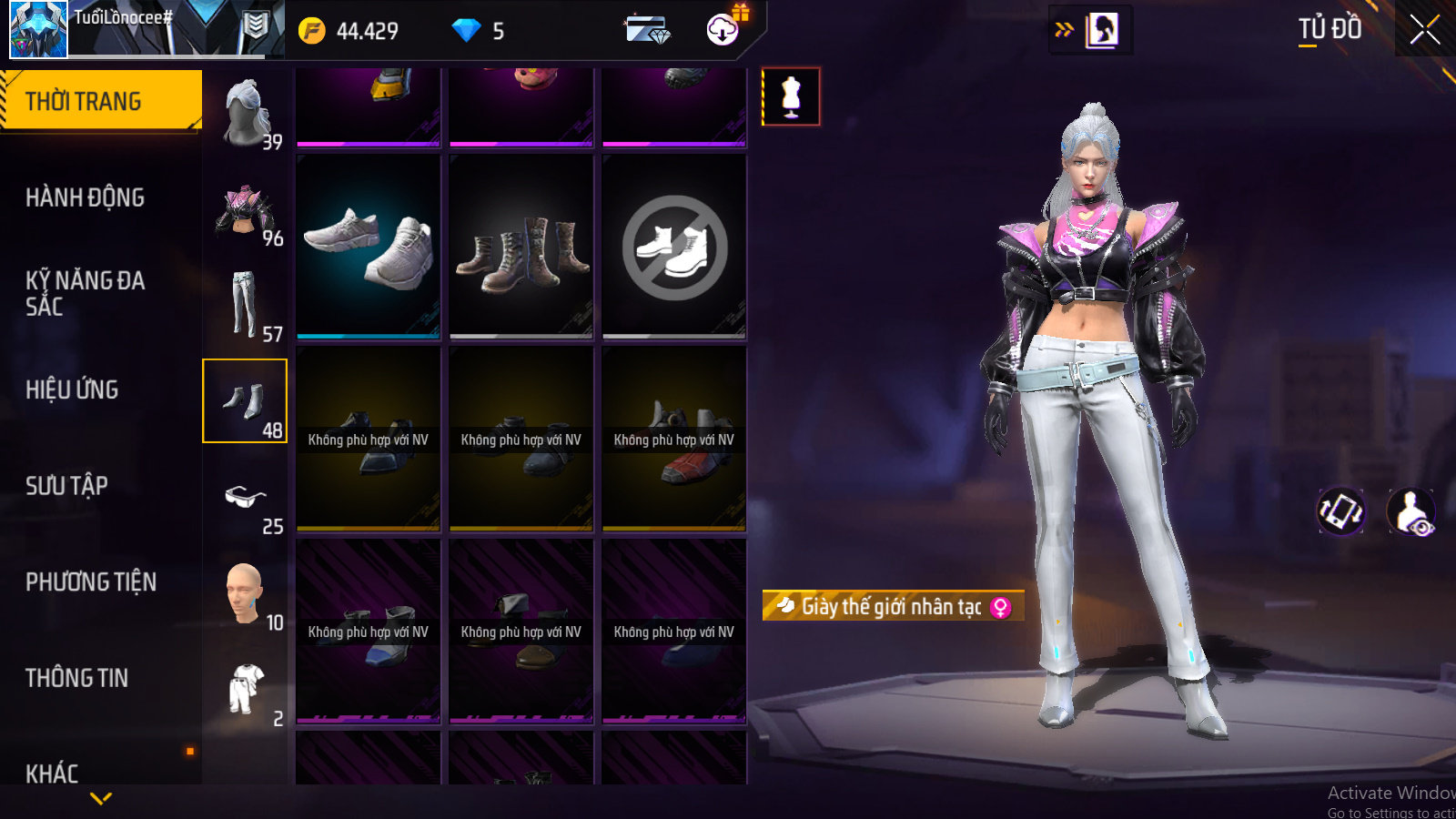Switch to the HÀNH ĐỘNG section

point(85,197)
